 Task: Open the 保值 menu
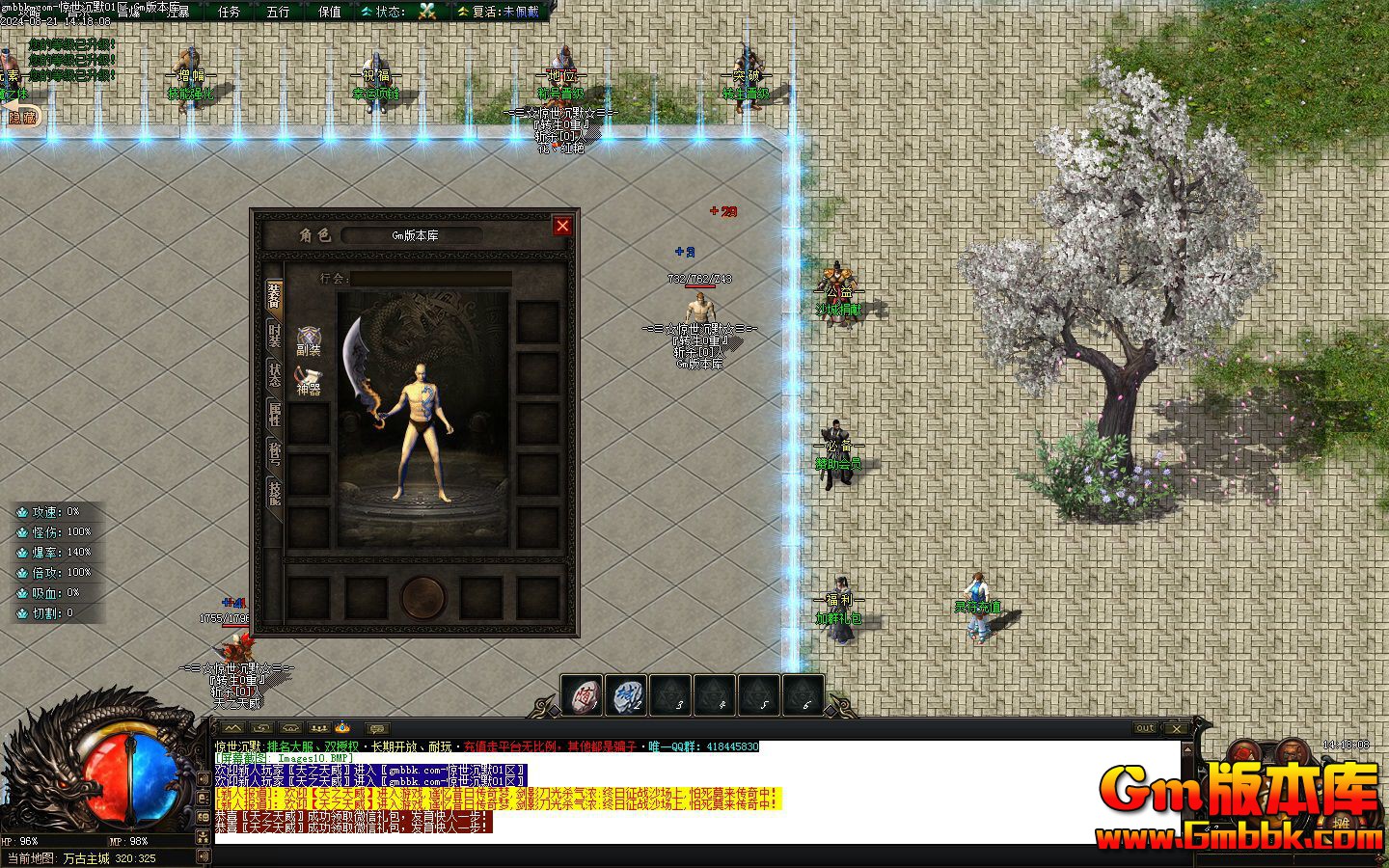click(329, 12)
